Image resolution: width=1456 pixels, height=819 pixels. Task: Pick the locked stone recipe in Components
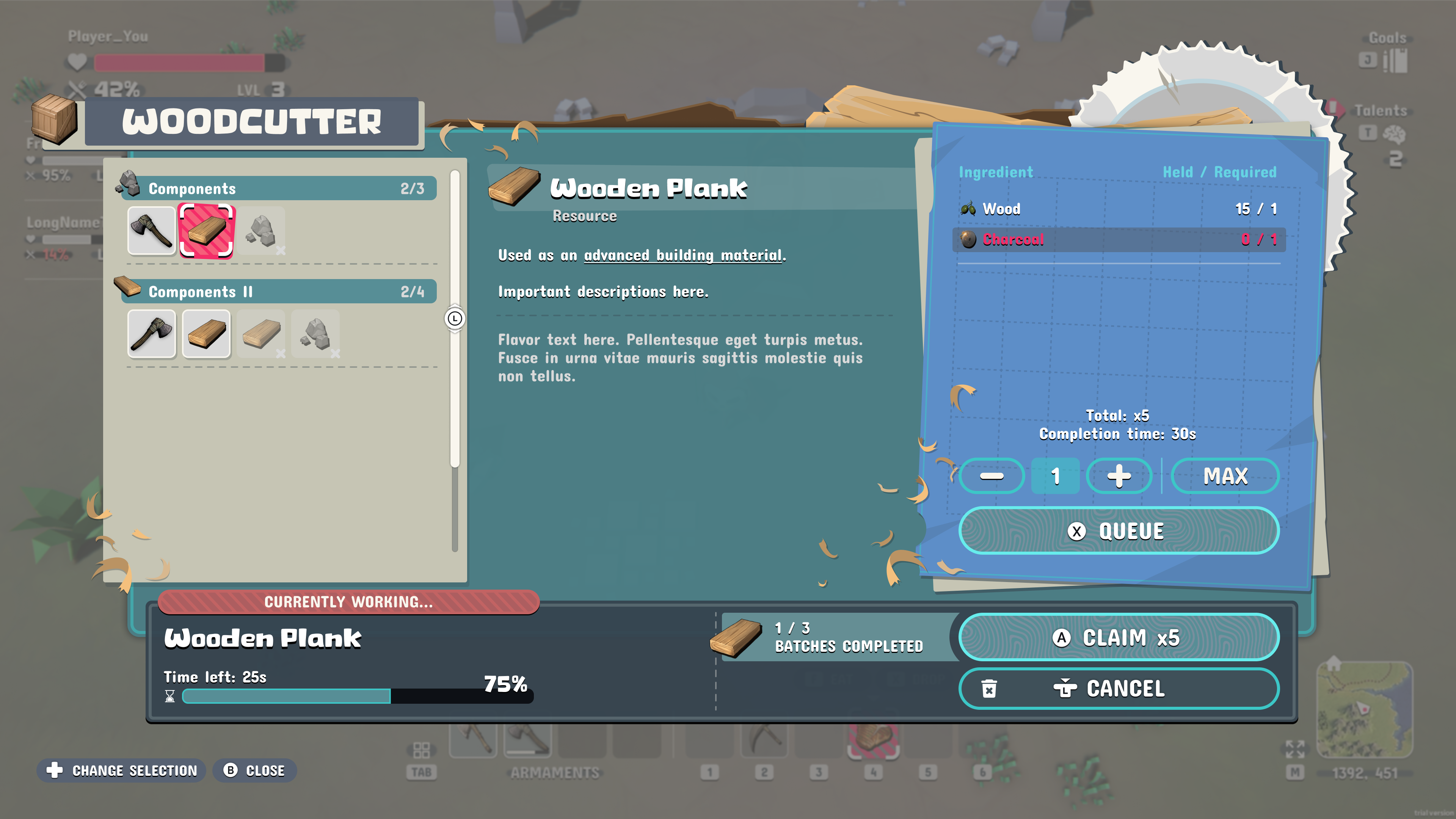[x=261, y=231]
